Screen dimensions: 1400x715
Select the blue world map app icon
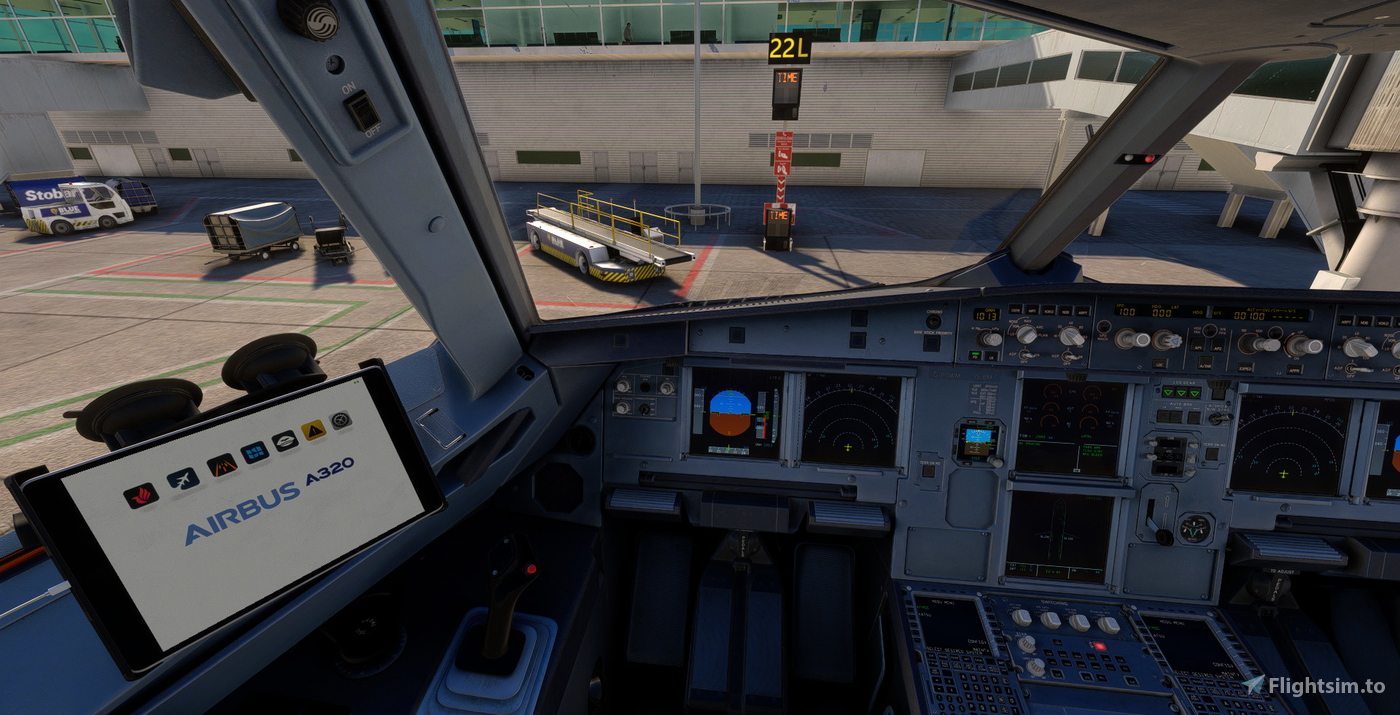[x=254, y=452]
